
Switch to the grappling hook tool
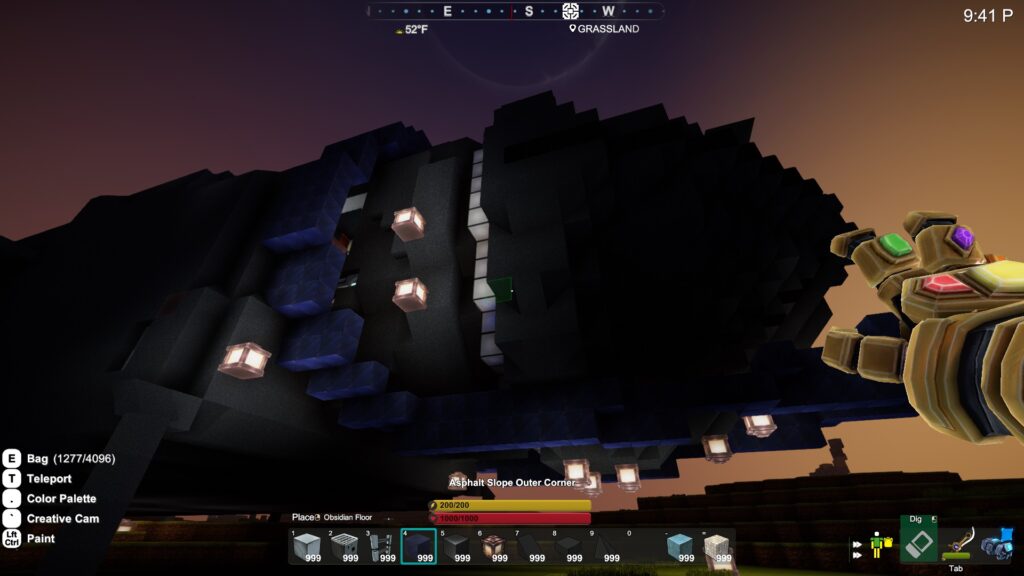click(957, 543)
